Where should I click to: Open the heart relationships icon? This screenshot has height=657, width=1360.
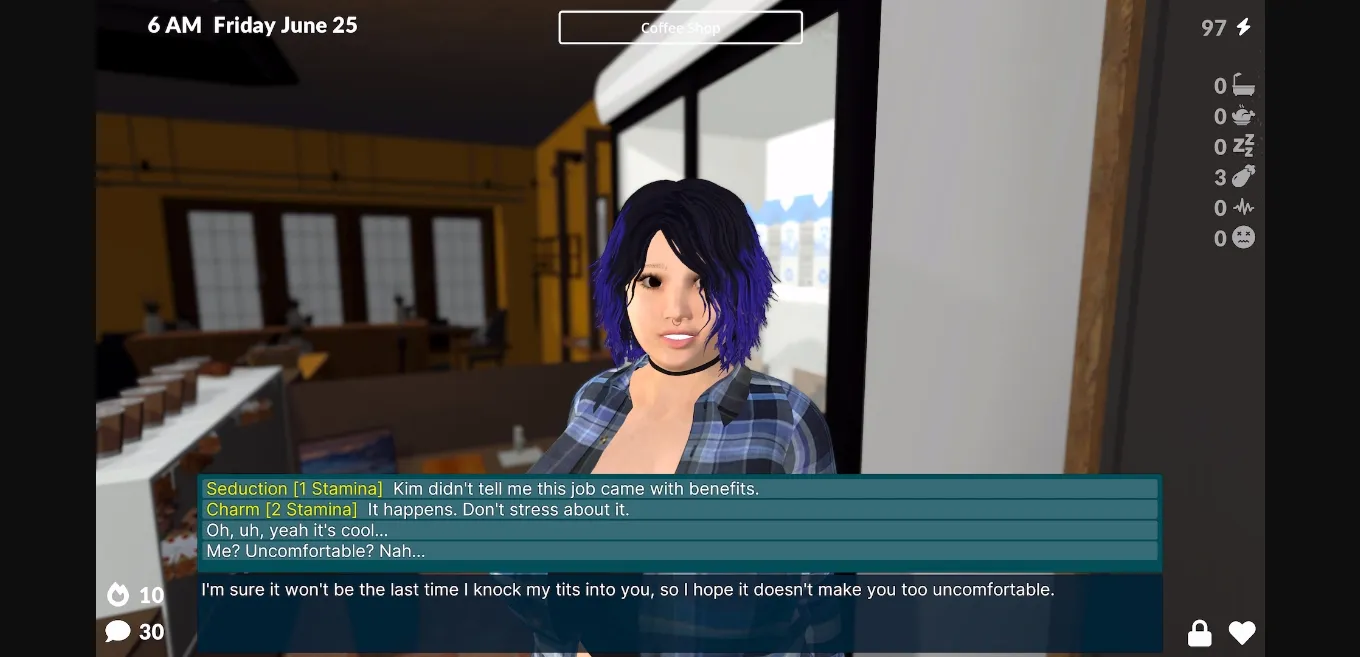coord(1242,633)
